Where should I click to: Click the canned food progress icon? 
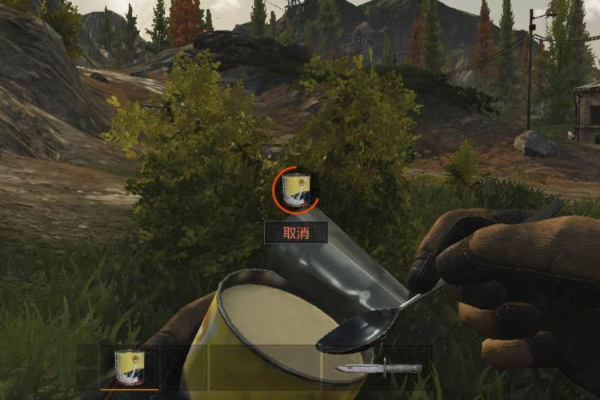pos(297,190)
